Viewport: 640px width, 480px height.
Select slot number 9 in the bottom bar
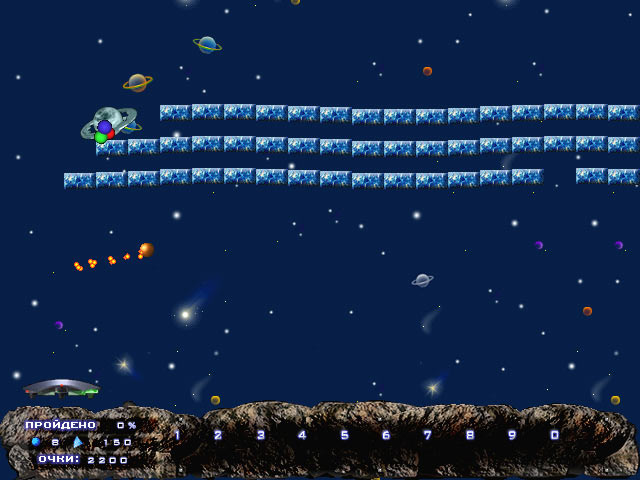pyautogui.click(x=512, y=435)
